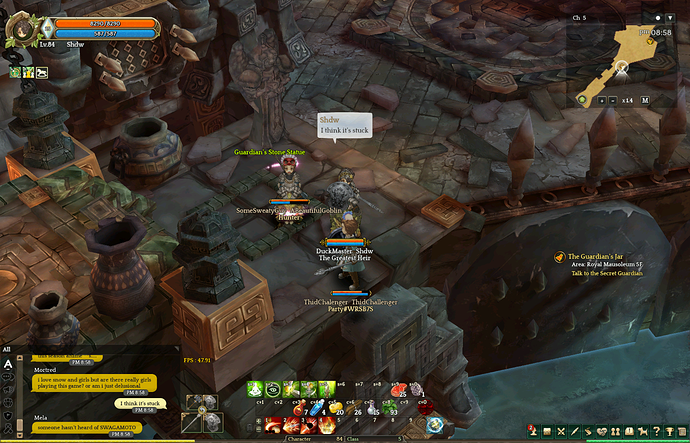The width and height of the screenshot is (690, 443).
Task: Switch to the All chat tab
Action: pos(7,349)
